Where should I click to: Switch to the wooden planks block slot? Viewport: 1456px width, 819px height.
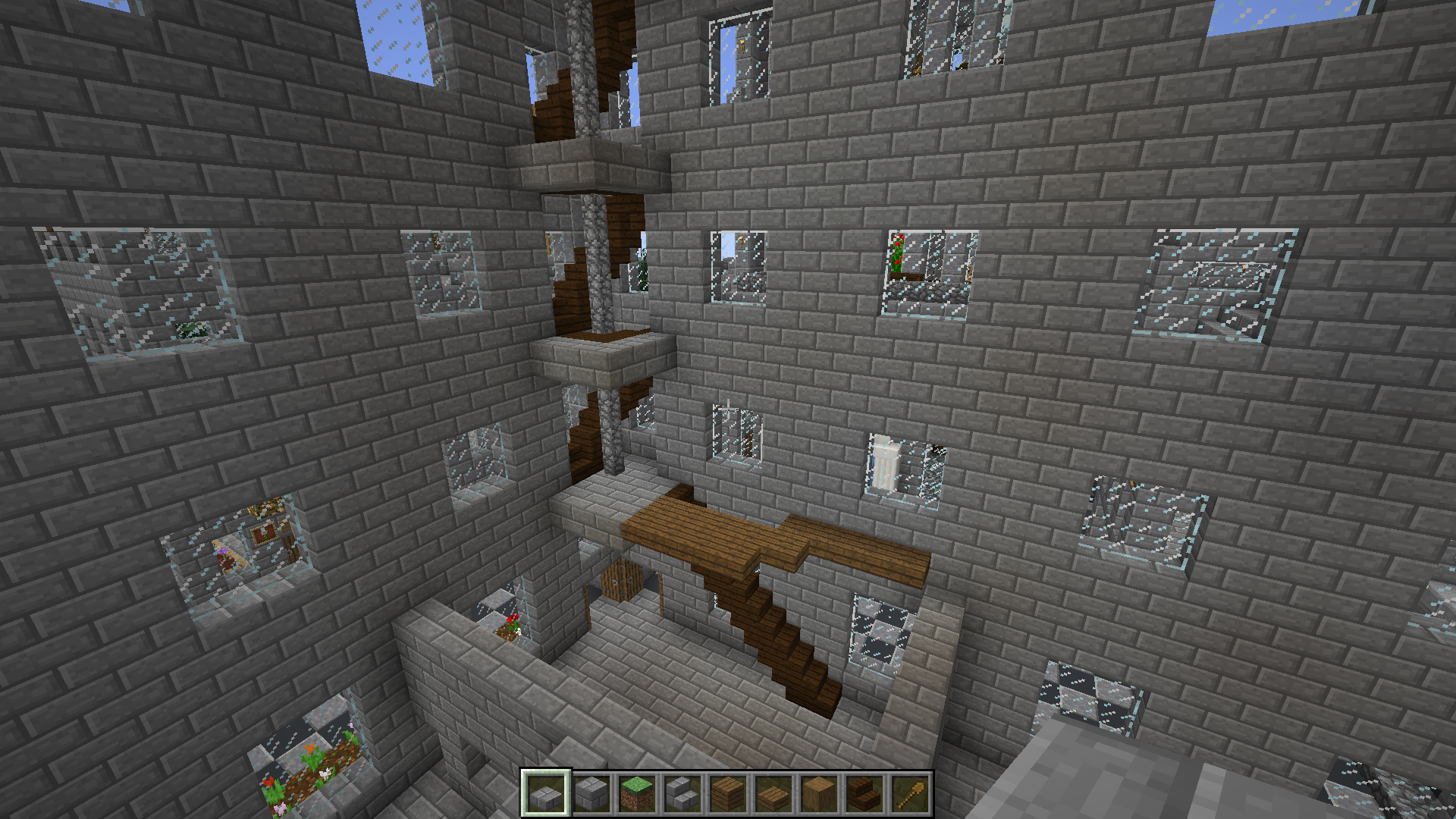728,793
